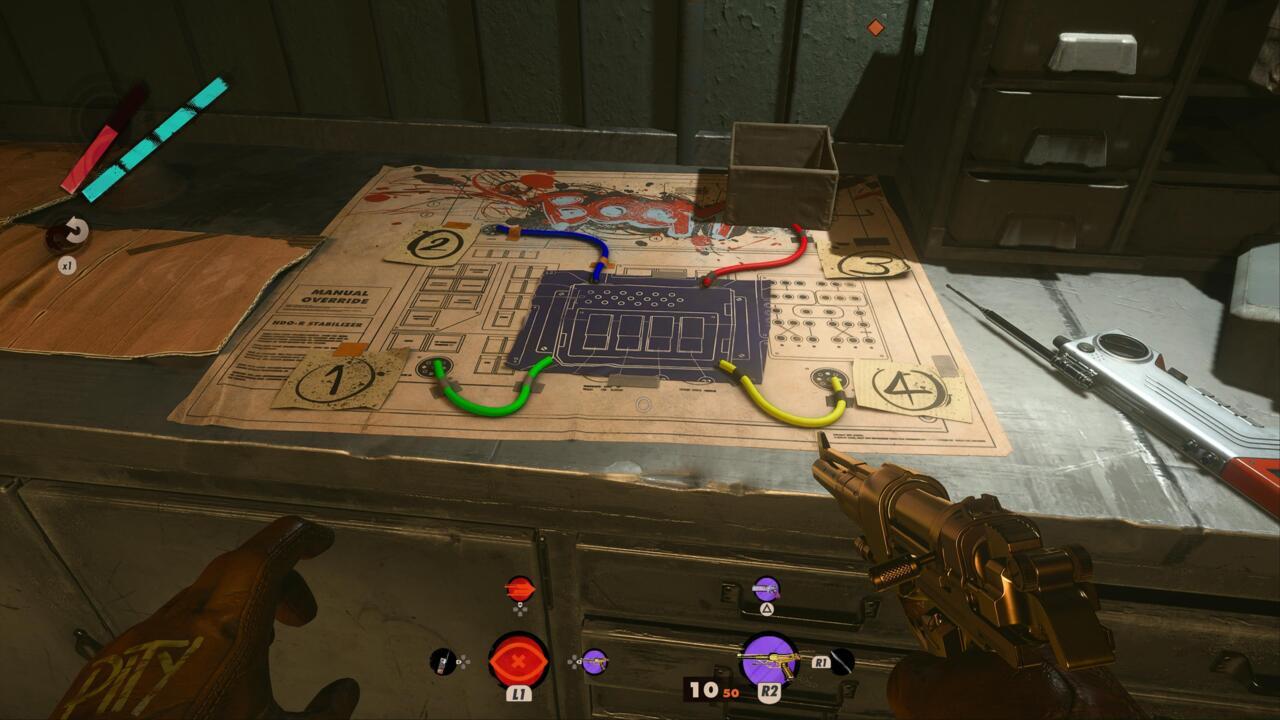This screenshot has width=1280, height=720.
Task: Select the red eye power icon above L1
Action: pyautogui.click(x=518, y=660)
